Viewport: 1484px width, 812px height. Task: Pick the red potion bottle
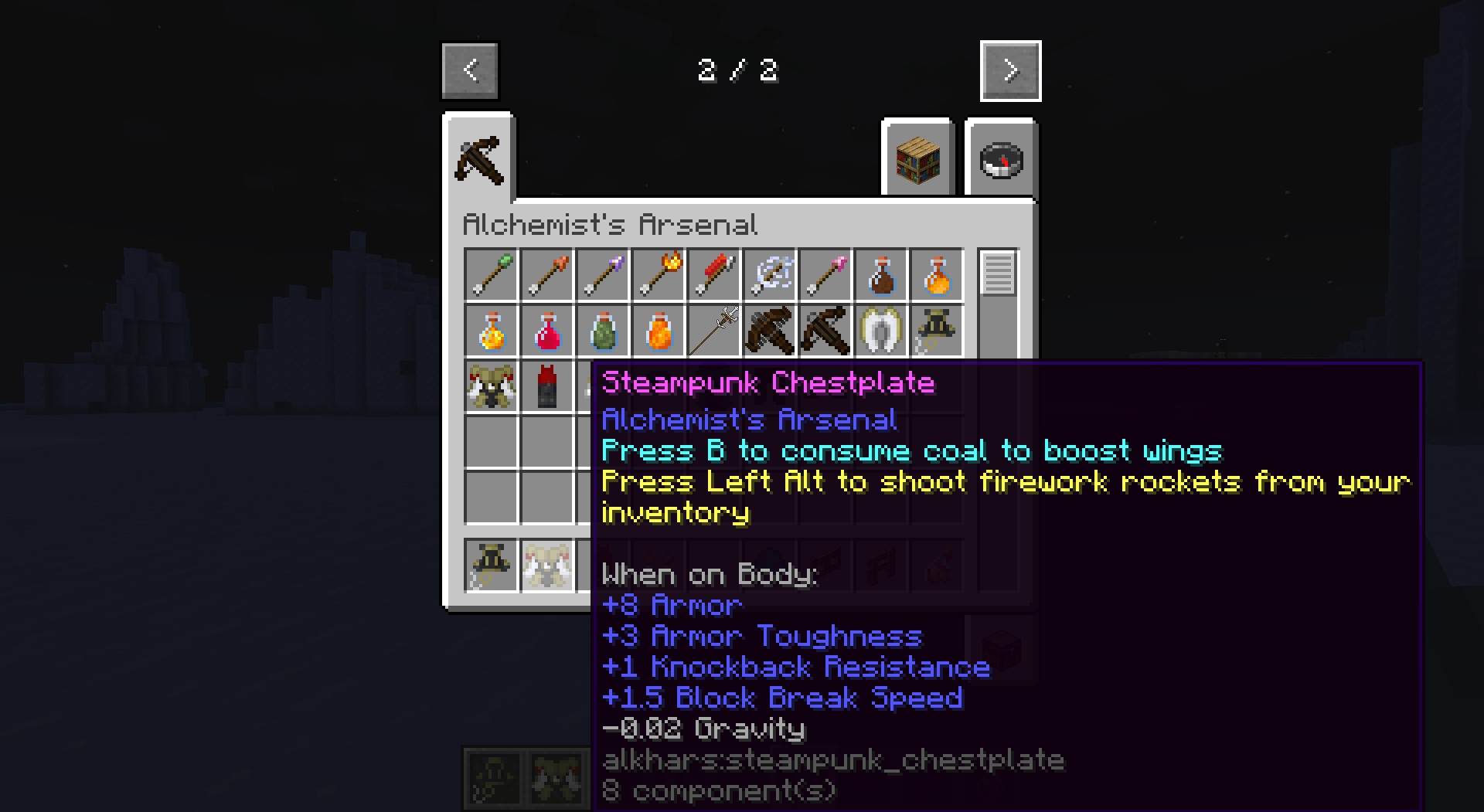point(546,331)
